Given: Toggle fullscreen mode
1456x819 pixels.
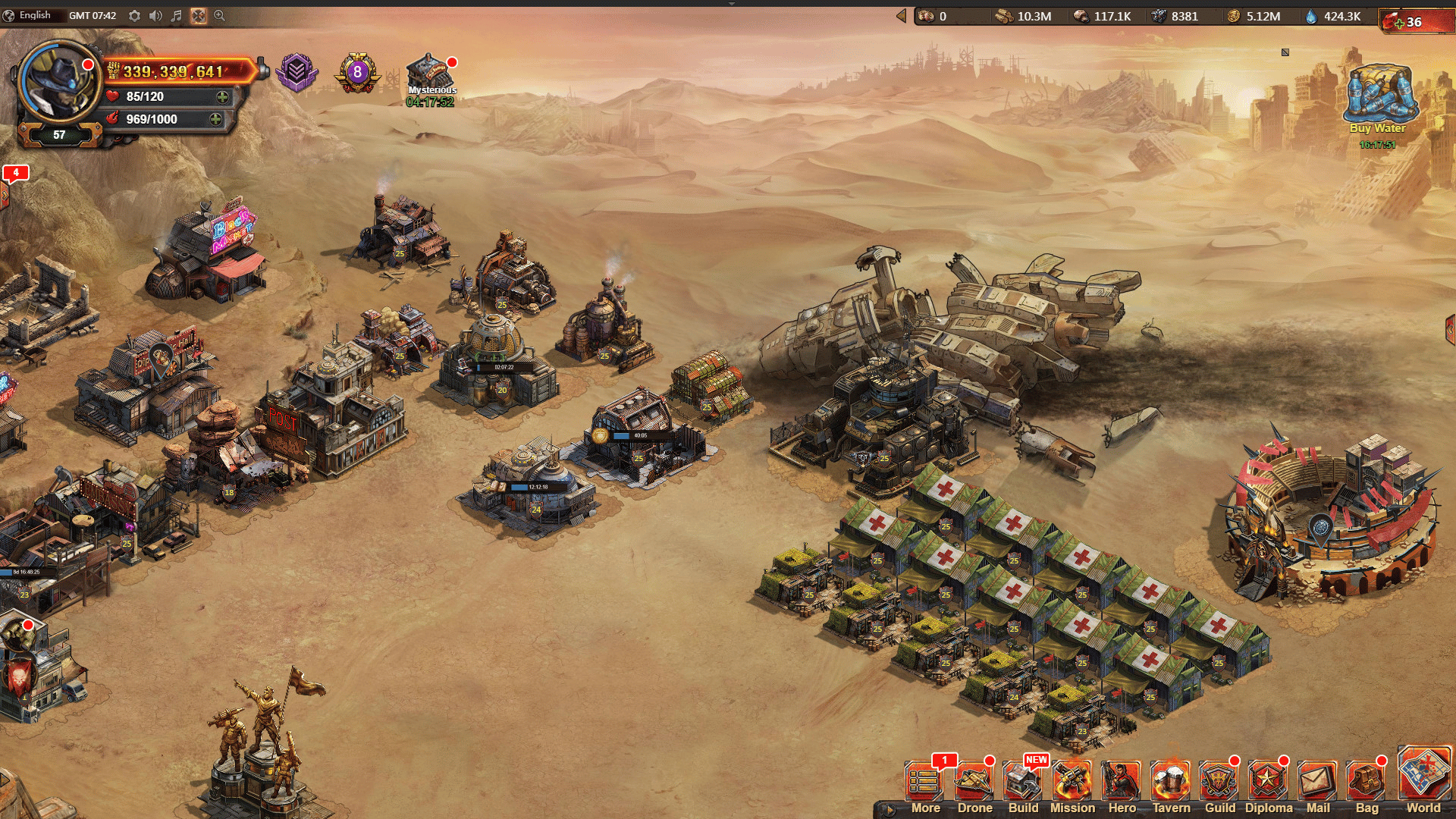Looking at the screenshot, I should coord(198,16).
